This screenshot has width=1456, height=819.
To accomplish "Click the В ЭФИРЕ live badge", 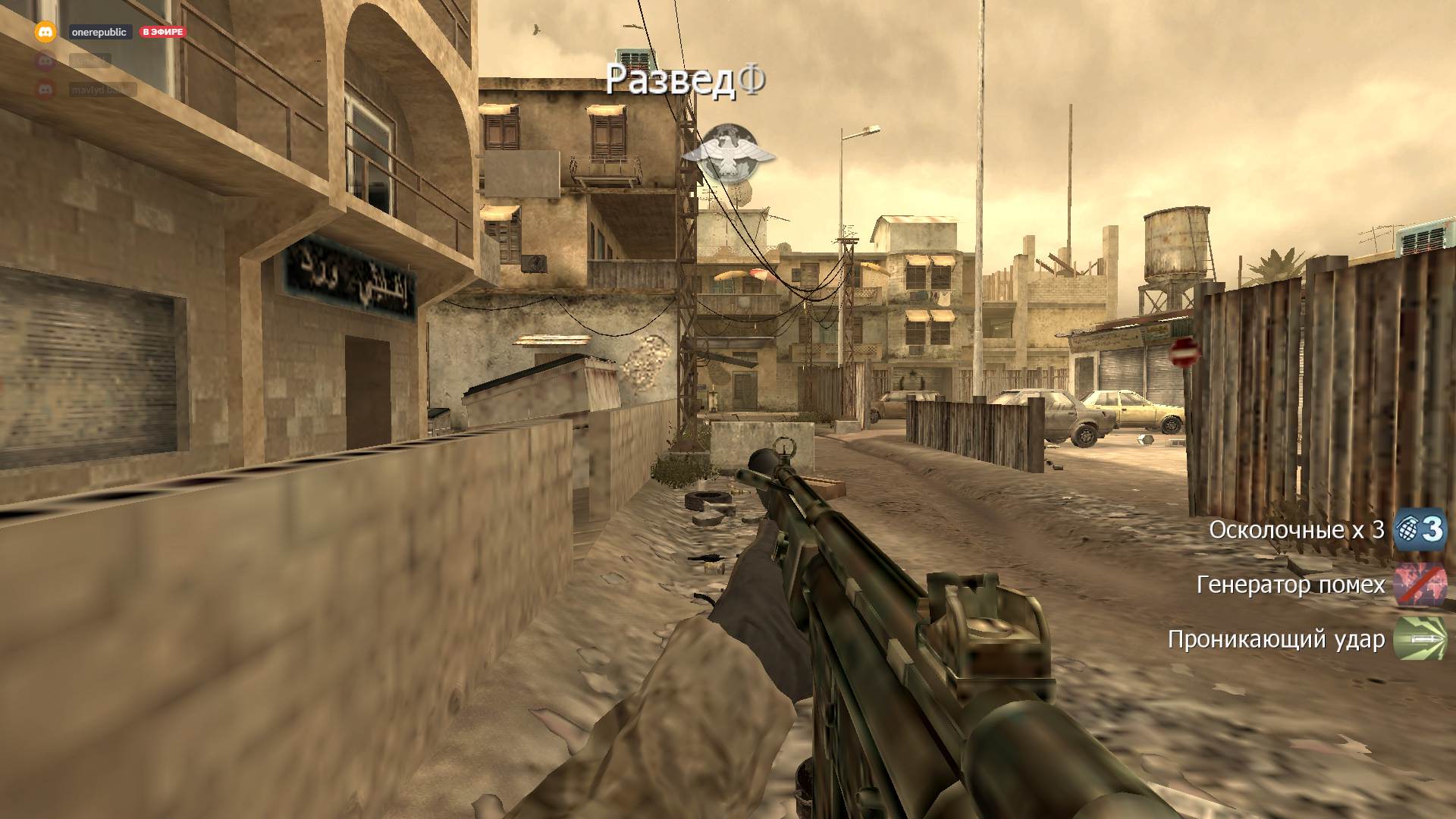I will tap(163, 32).
